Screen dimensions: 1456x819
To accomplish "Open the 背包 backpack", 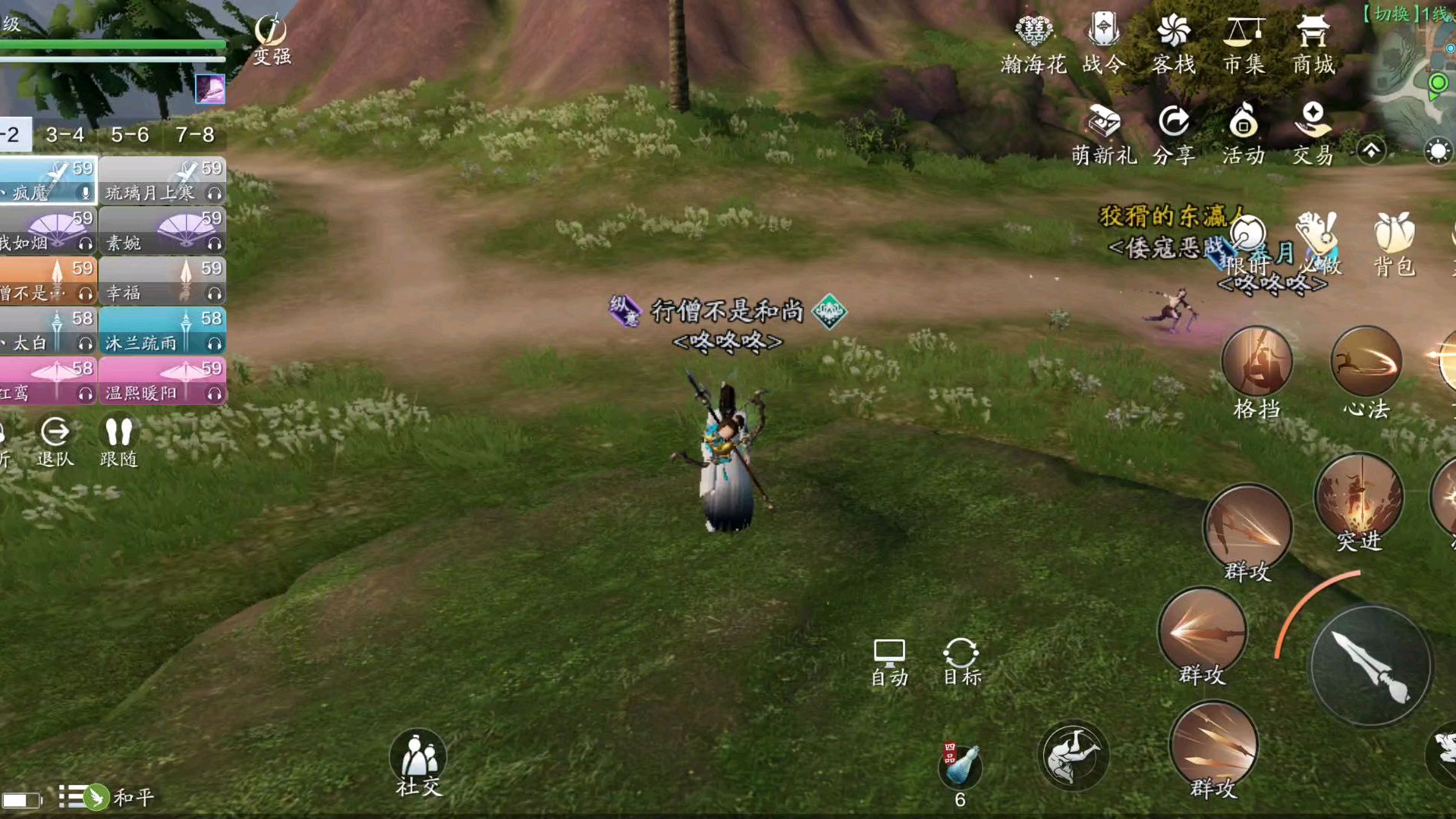I will click(1394, 243).
